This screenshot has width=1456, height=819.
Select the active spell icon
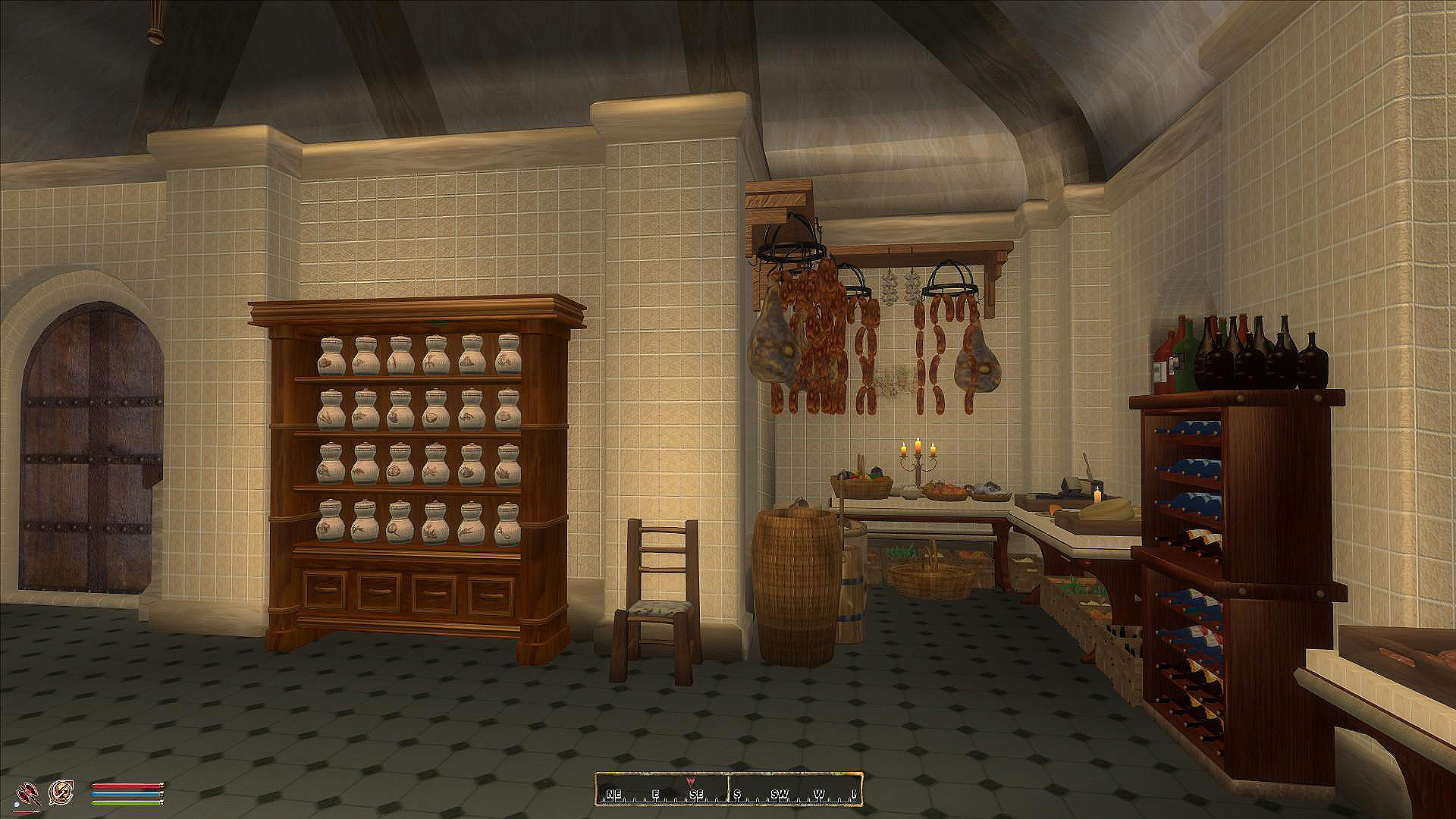click(61, 793)
